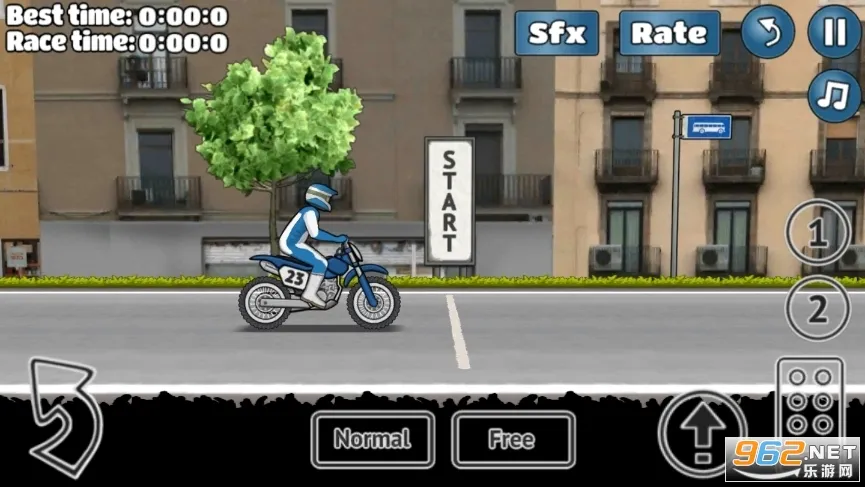Pause the game

834,32
